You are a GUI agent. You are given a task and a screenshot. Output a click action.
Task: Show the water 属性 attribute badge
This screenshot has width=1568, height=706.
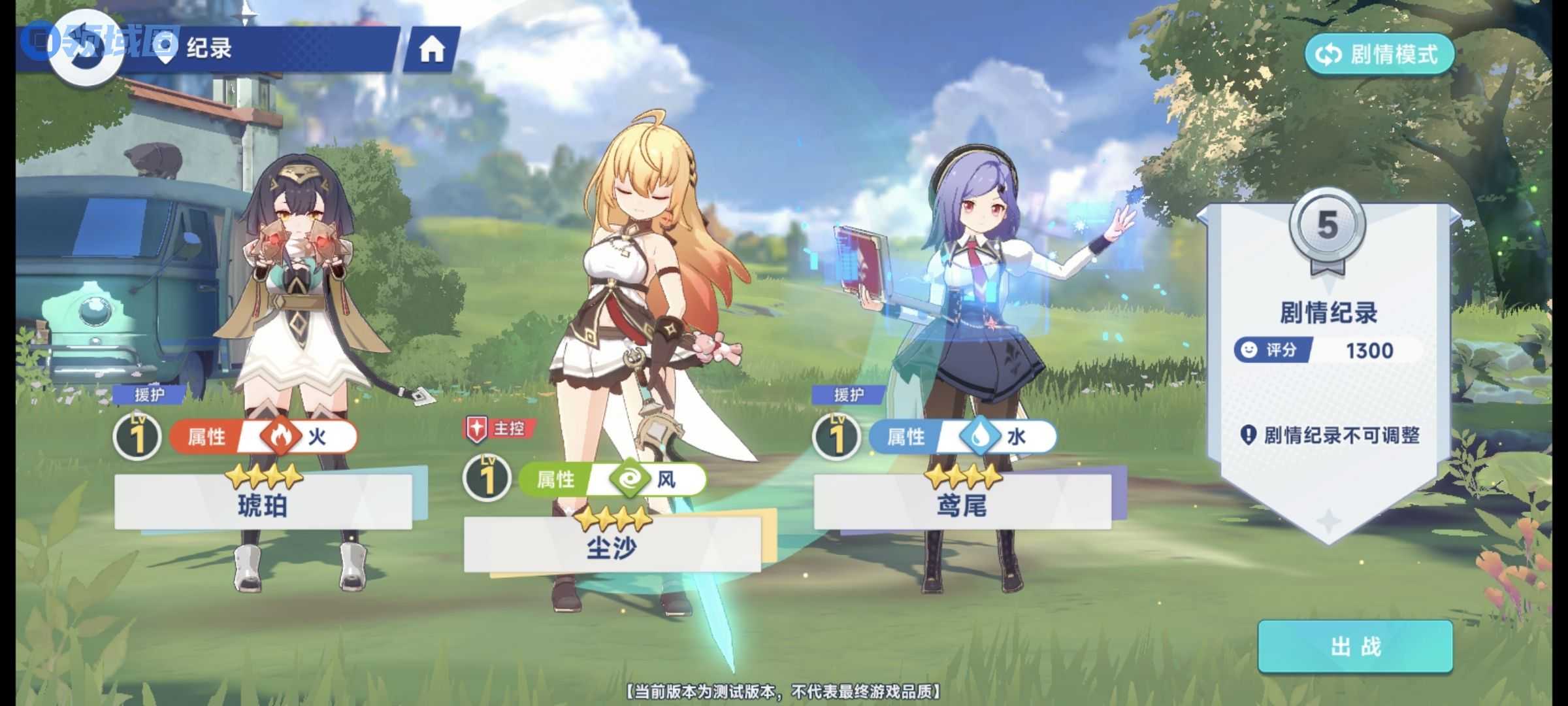963,437
